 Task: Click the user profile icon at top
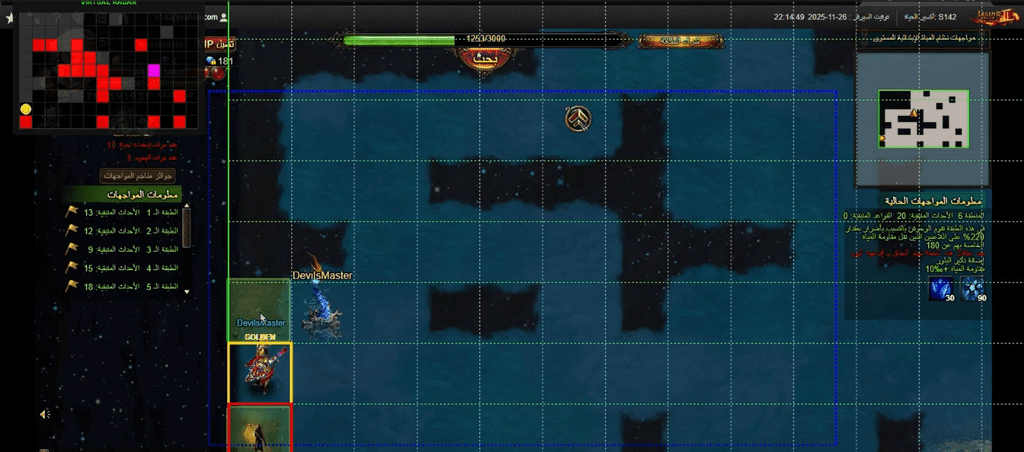(x=225, y=17)
